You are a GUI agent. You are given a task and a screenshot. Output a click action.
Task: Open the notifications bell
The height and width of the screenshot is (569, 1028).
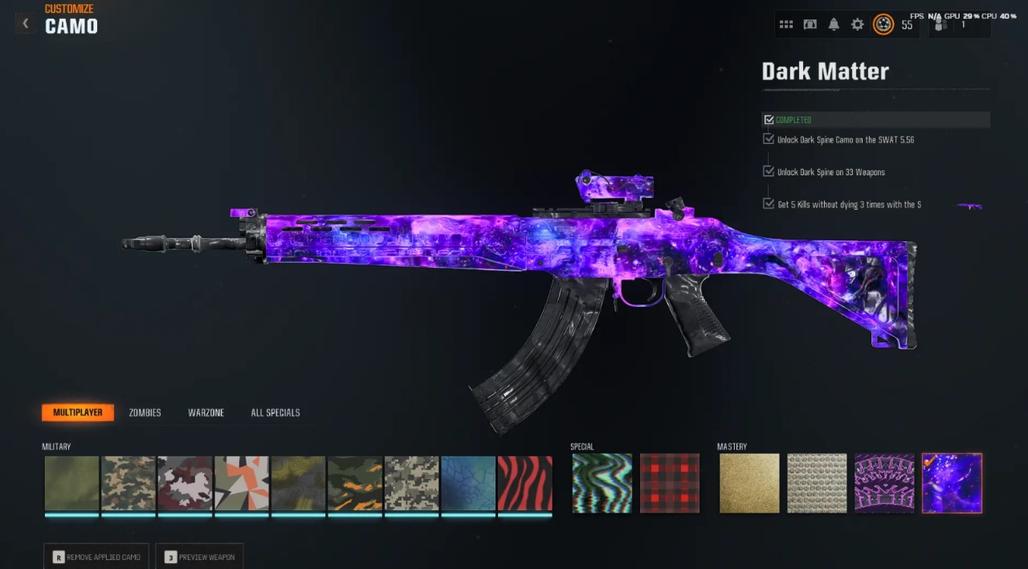tap(834, 24)
